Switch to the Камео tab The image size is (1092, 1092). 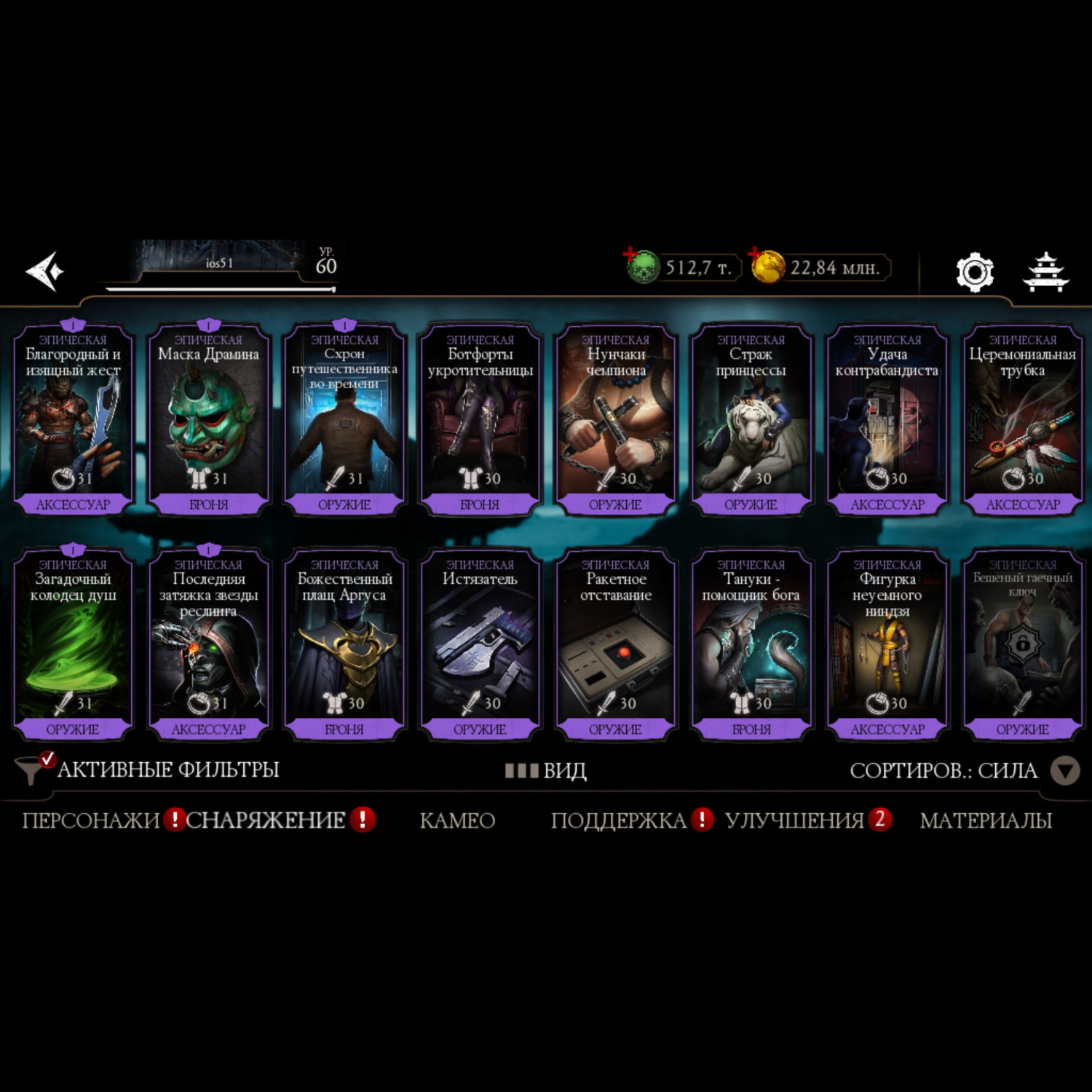(457, 820)
